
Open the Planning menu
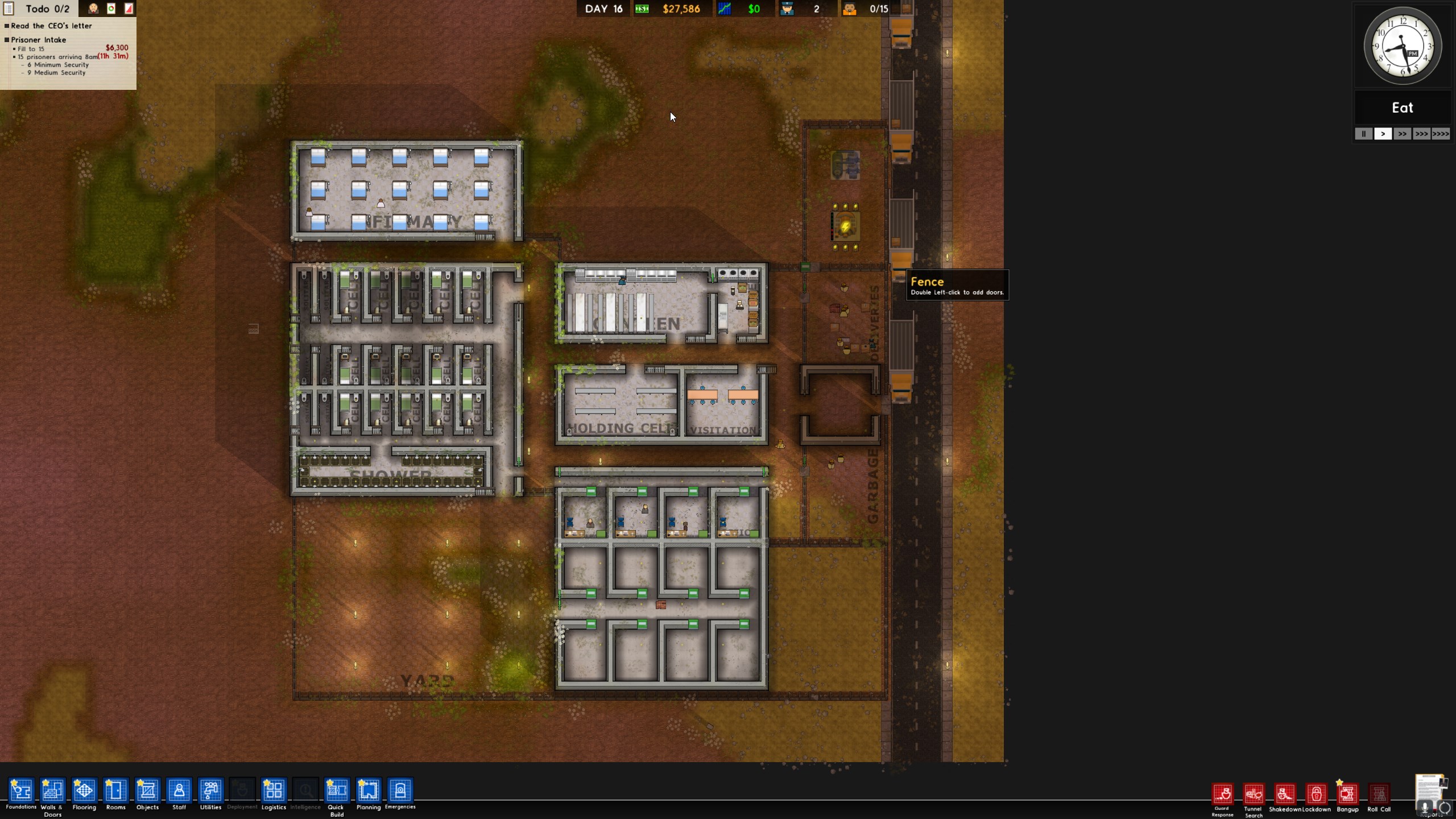point(369,791)
